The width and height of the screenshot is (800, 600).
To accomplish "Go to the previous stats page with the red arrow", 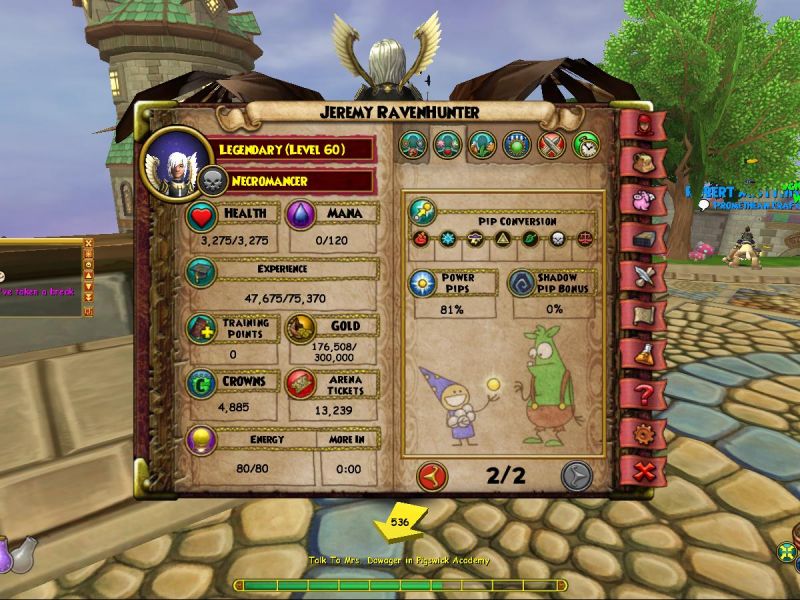I will pos(432,474).
